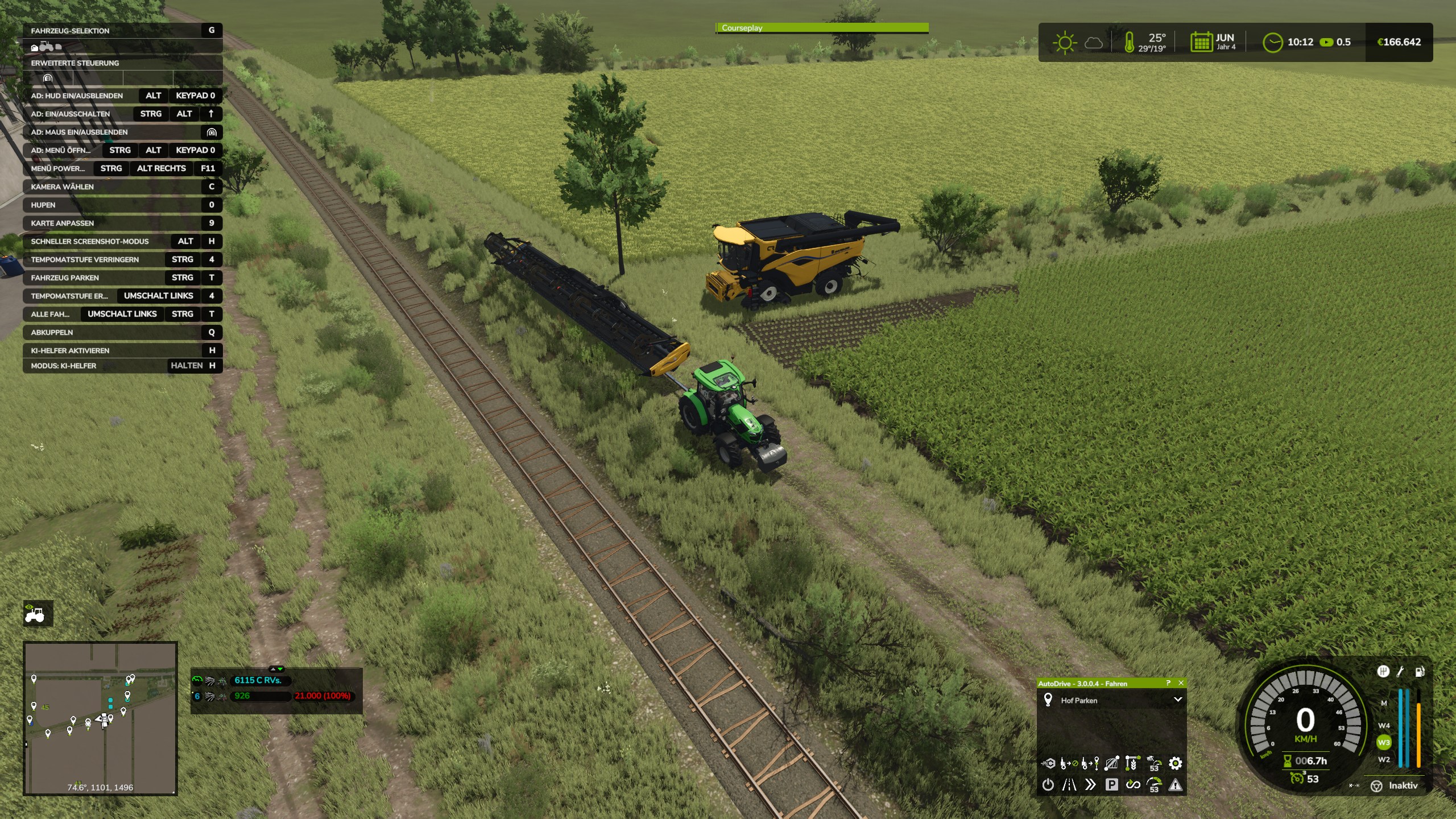Viewport: 1456px width, 819px height.
Task: Toggle AutoDrive power button
Action: [1048, 785]
